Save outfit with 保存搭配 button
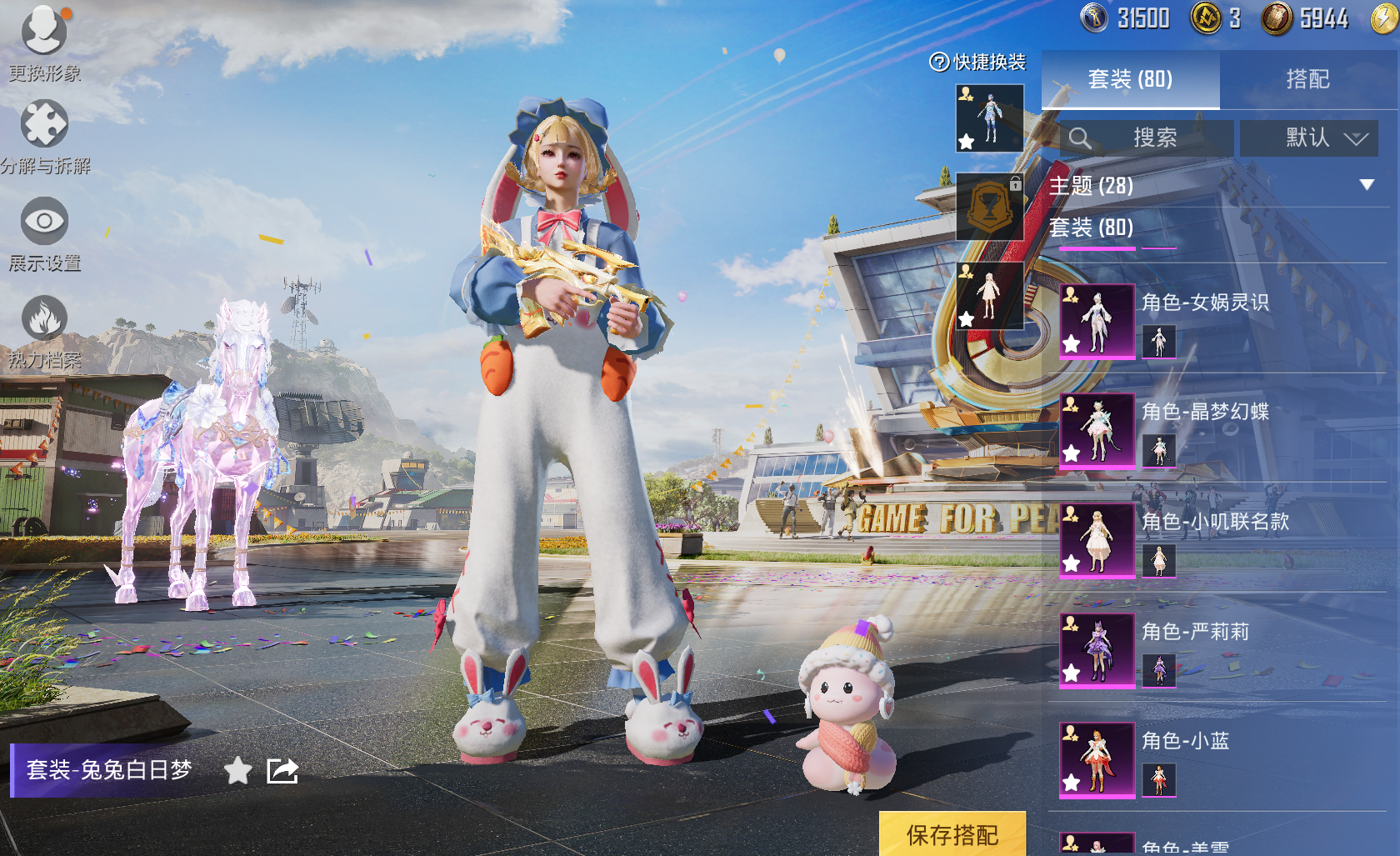Image resolution: width=1400 pixels, height=856 pixels. (x=952, y=834)
